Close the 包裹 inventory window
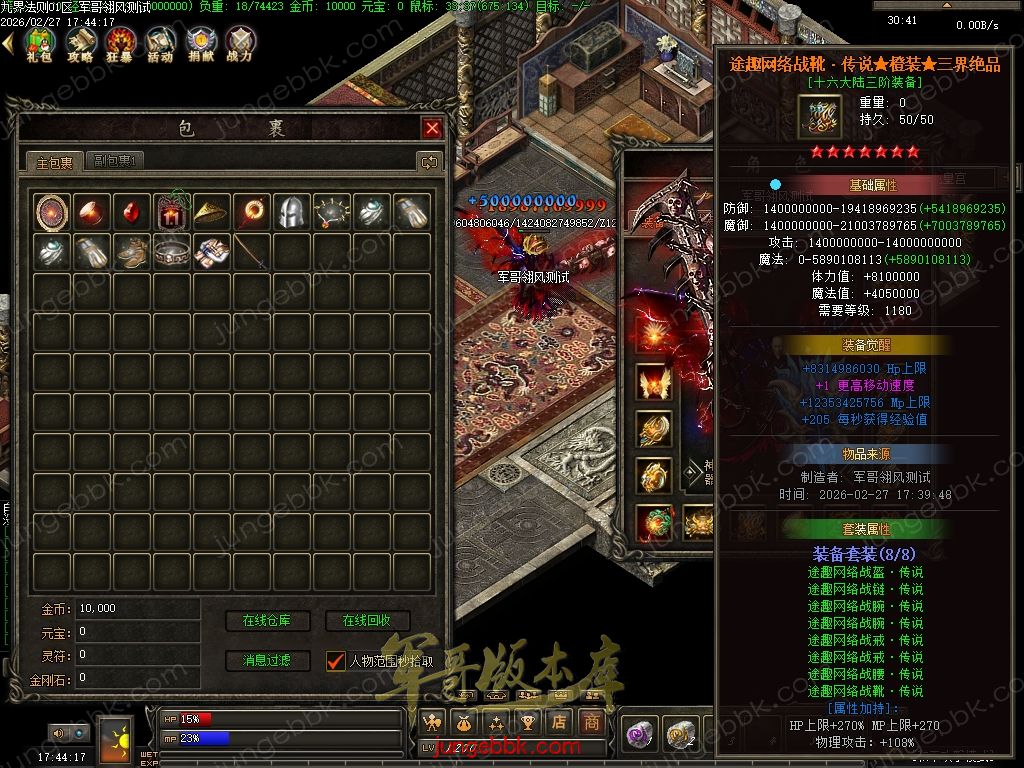This screenshot has height=768, width=1024. 432,128
